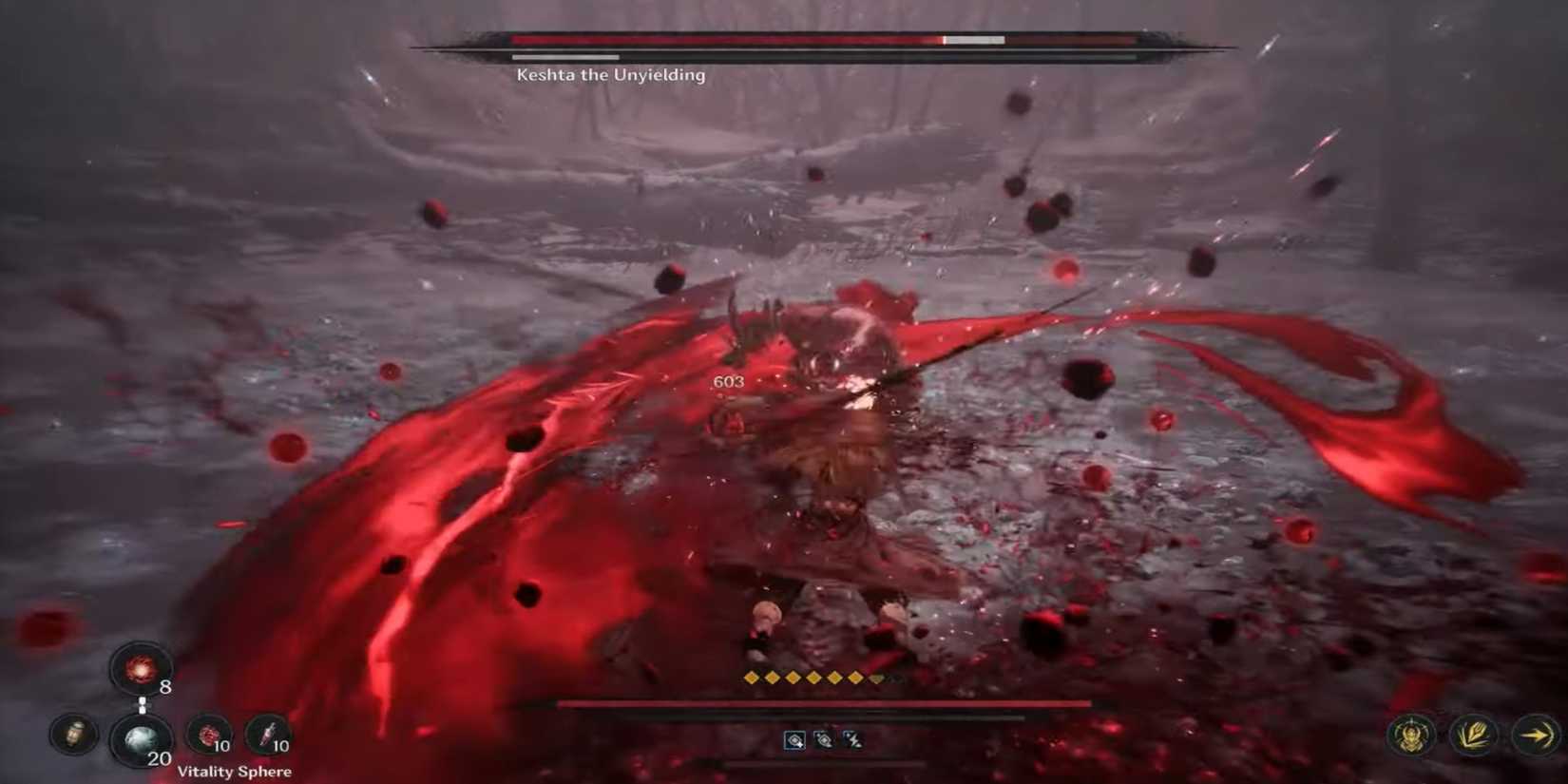Screen dimensions: 1568x784
Task: Select the yellow arrow icon in bottom right
Action: click(x=1536, y=734)
